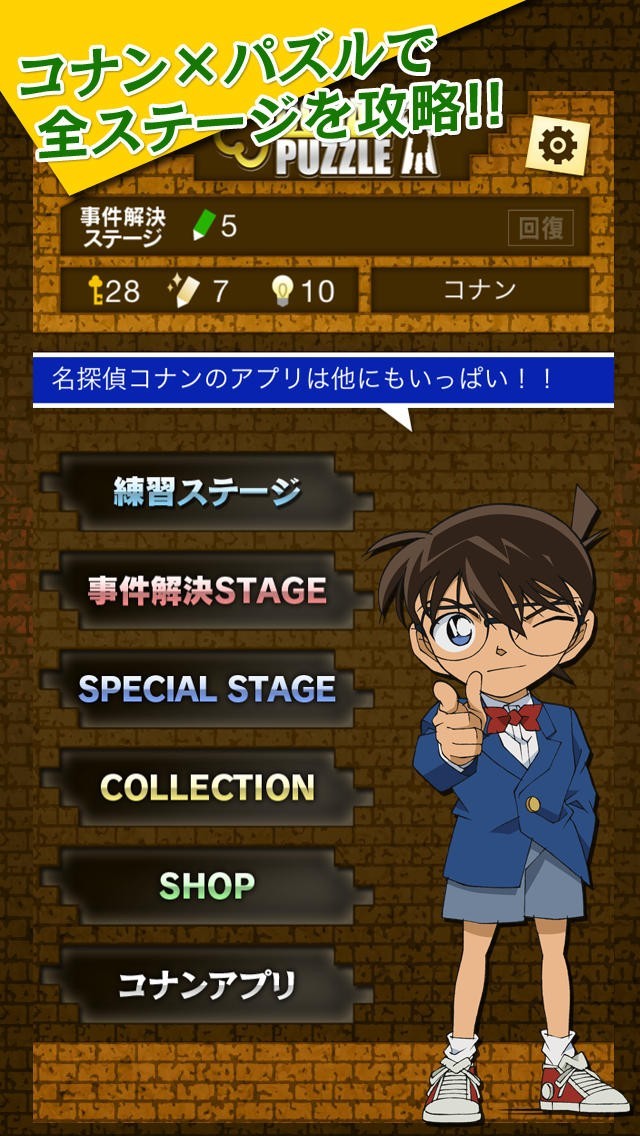The width and height of the screenshot is (640, 1136).
Task: Select the 事件解決STAGE button
Action: click(x=206, y=590)
